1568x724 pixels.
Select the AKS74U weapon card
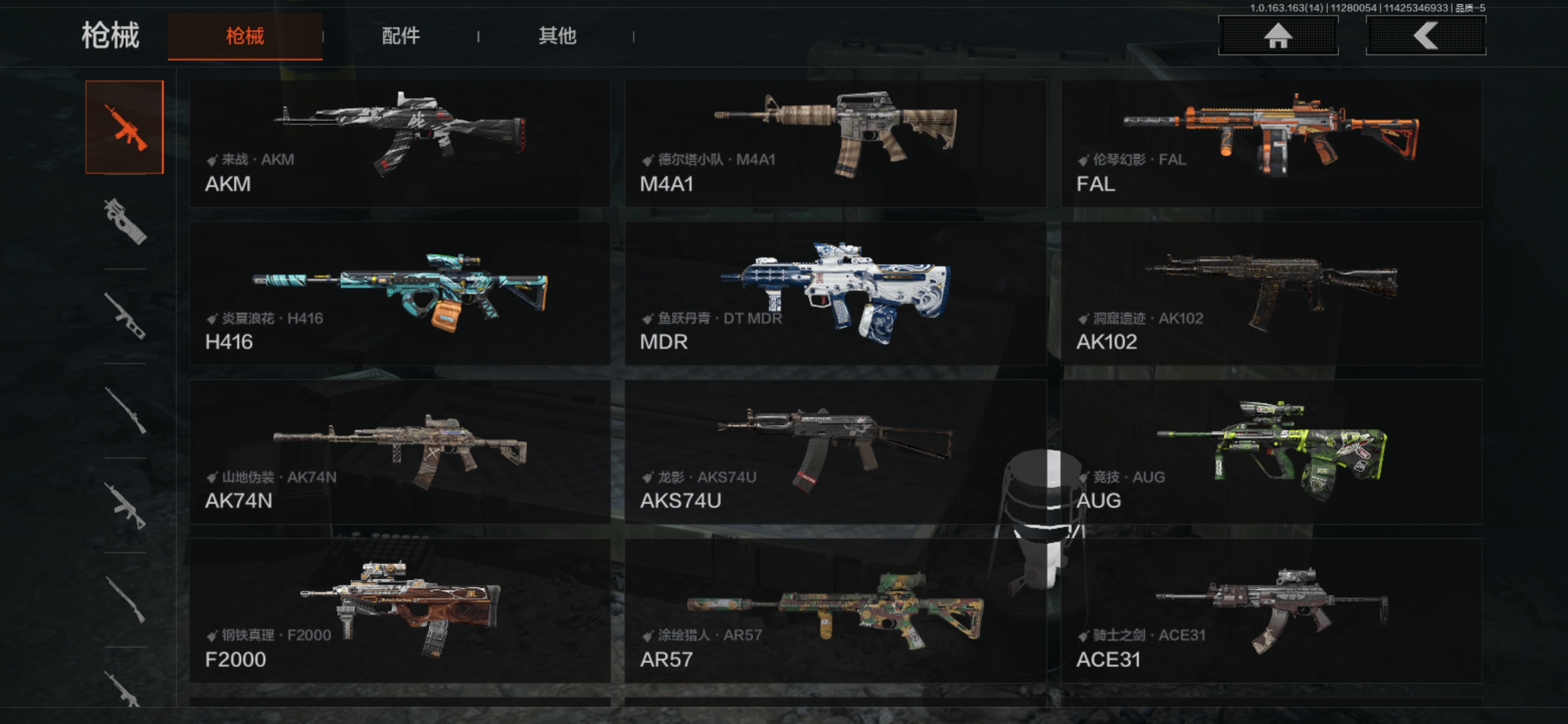(x=835, y=452)
